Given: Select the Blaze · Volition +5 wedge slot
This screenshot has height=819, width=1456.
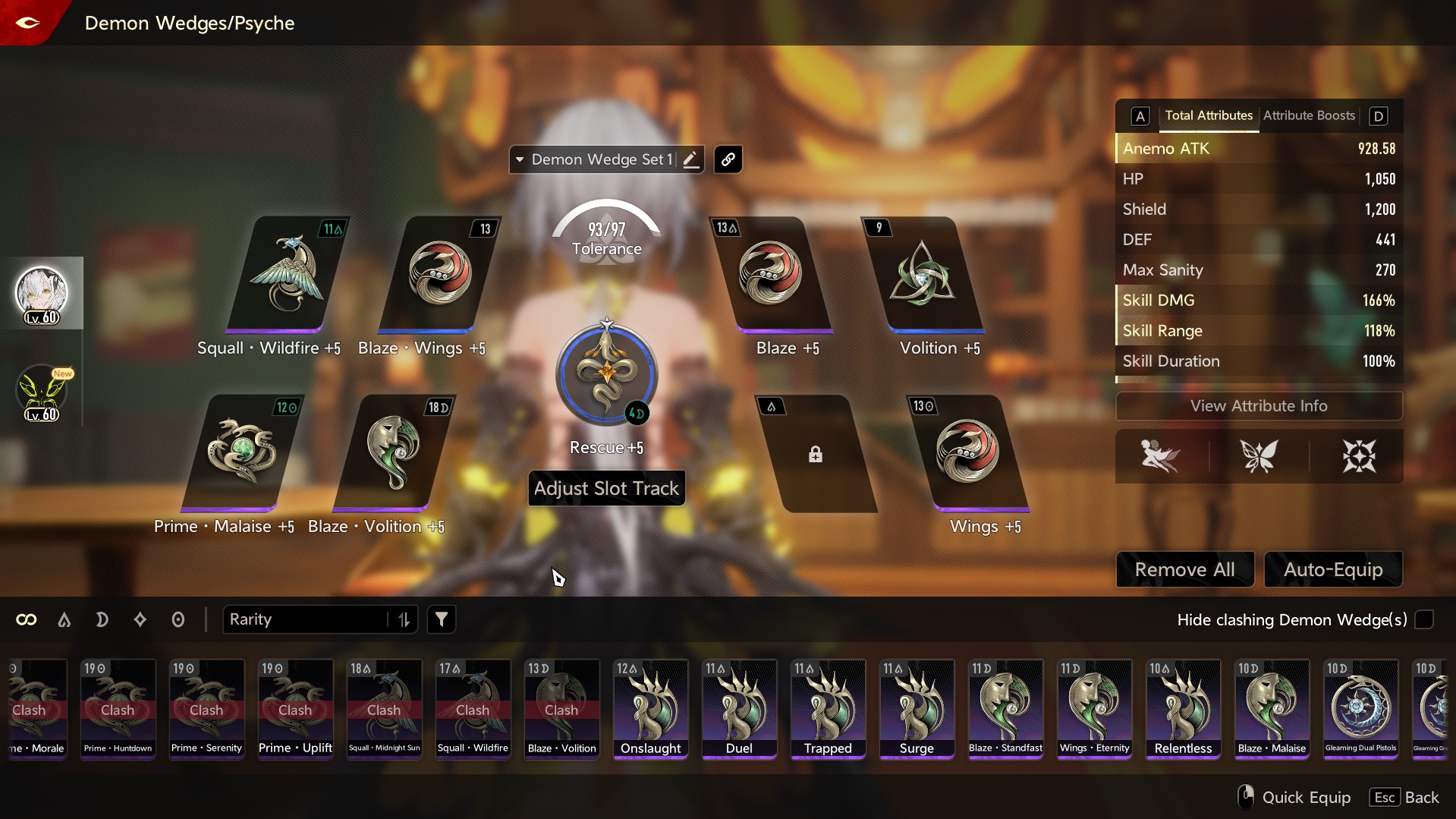Looking at the screenshot, I should pyautogui.click(x=393, y=452).
